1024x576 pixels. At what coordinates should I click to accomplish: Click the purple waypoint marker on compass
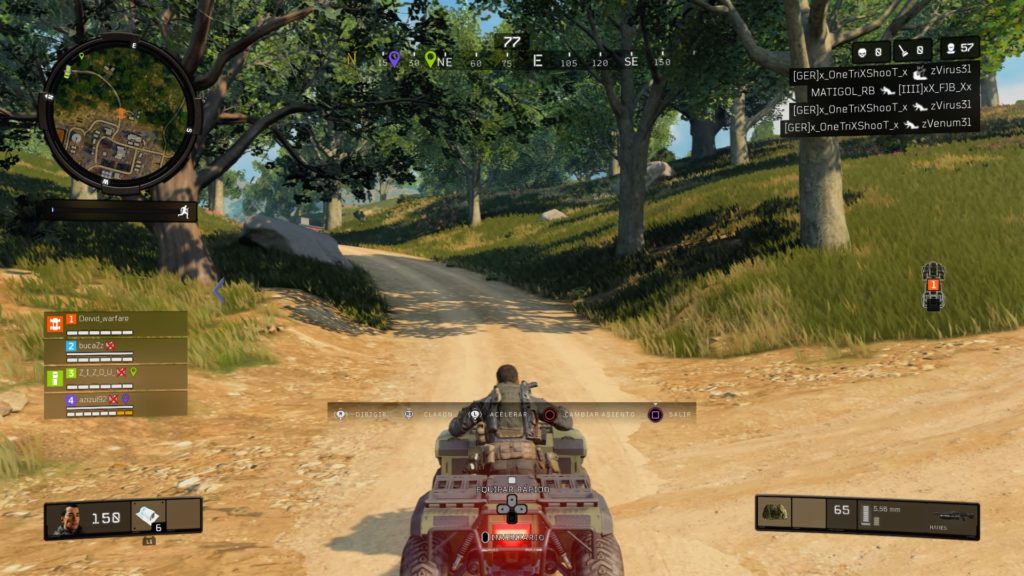coord(395,59)
